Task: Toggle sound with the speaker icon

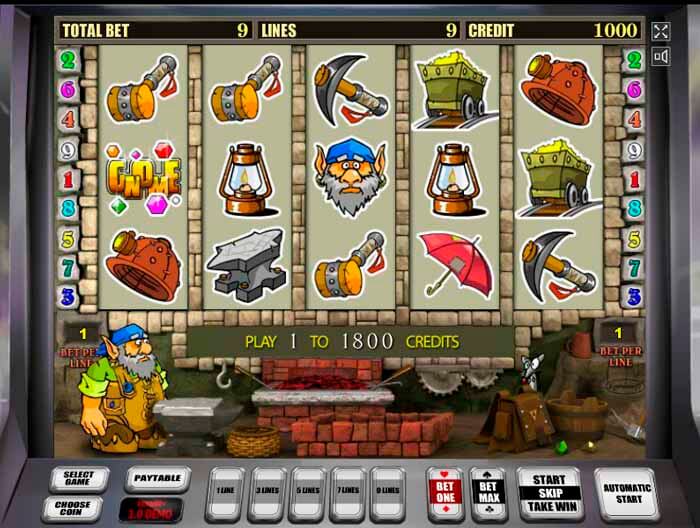Action: [659, 58]
